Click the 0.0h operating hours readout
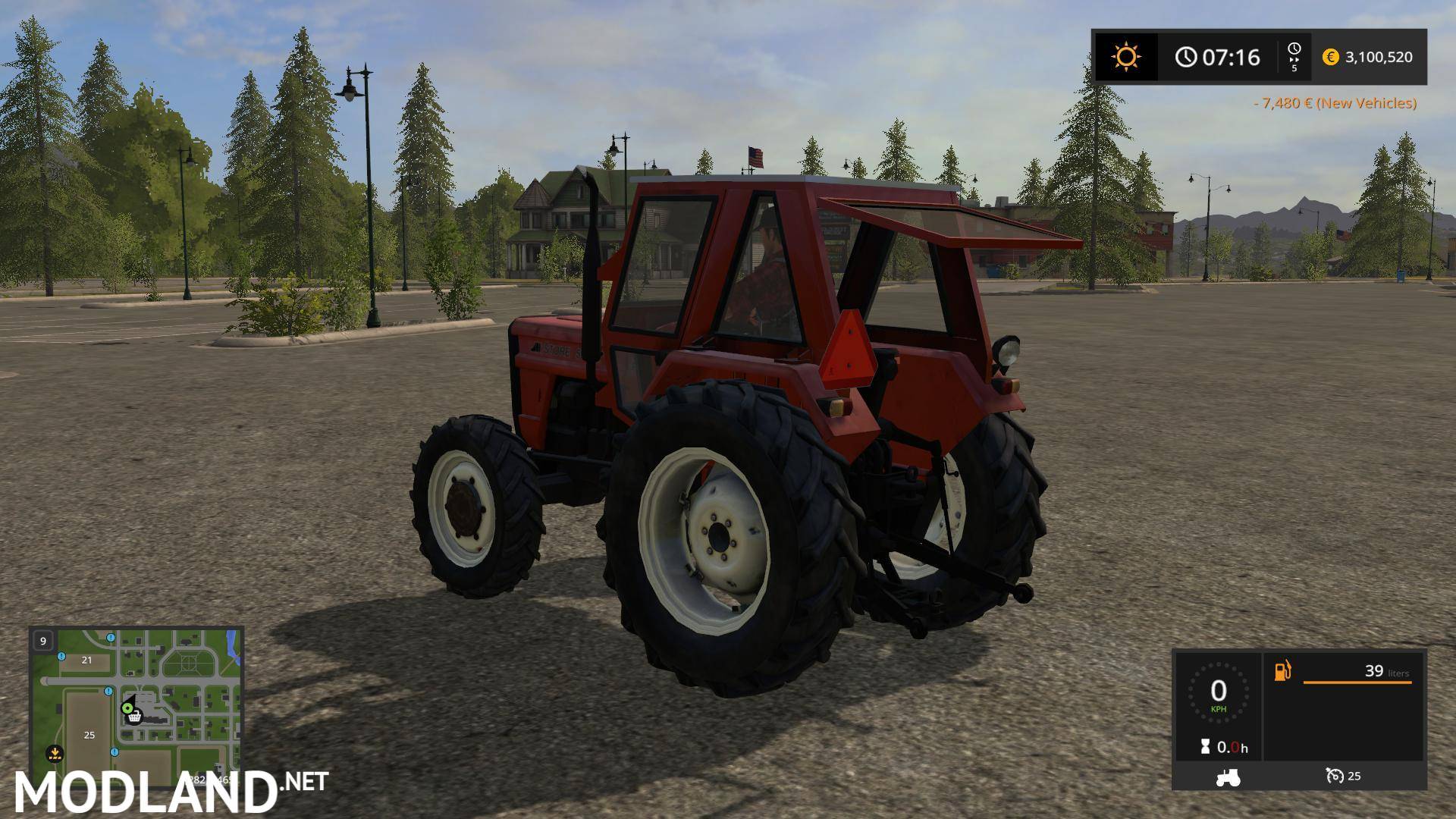This screenshot has height=819, width=1456. pos(1232,746)
